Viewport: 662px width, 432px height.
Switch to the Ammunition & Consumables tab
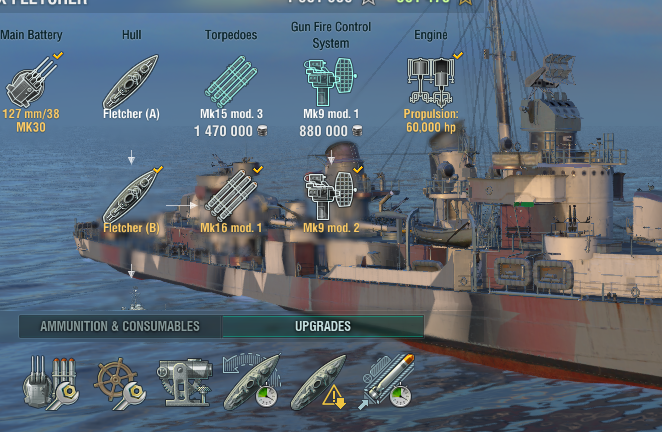click(120, 326)
